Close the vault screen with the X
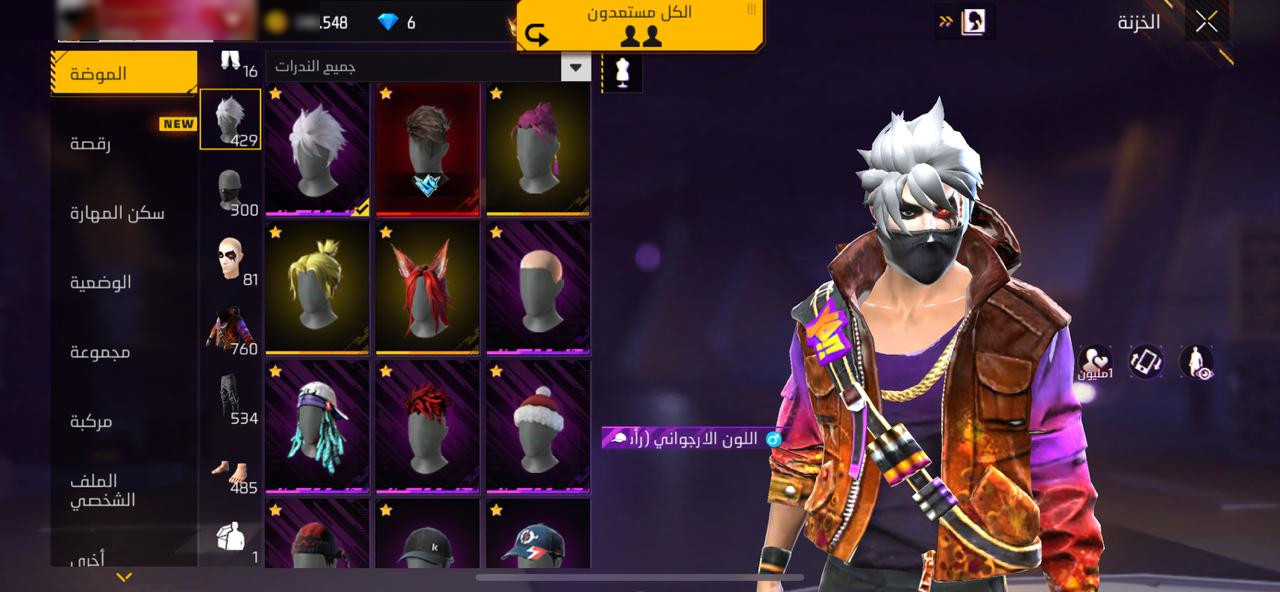Viewport: 1280px width, 592px height. tap(1206, 22)
